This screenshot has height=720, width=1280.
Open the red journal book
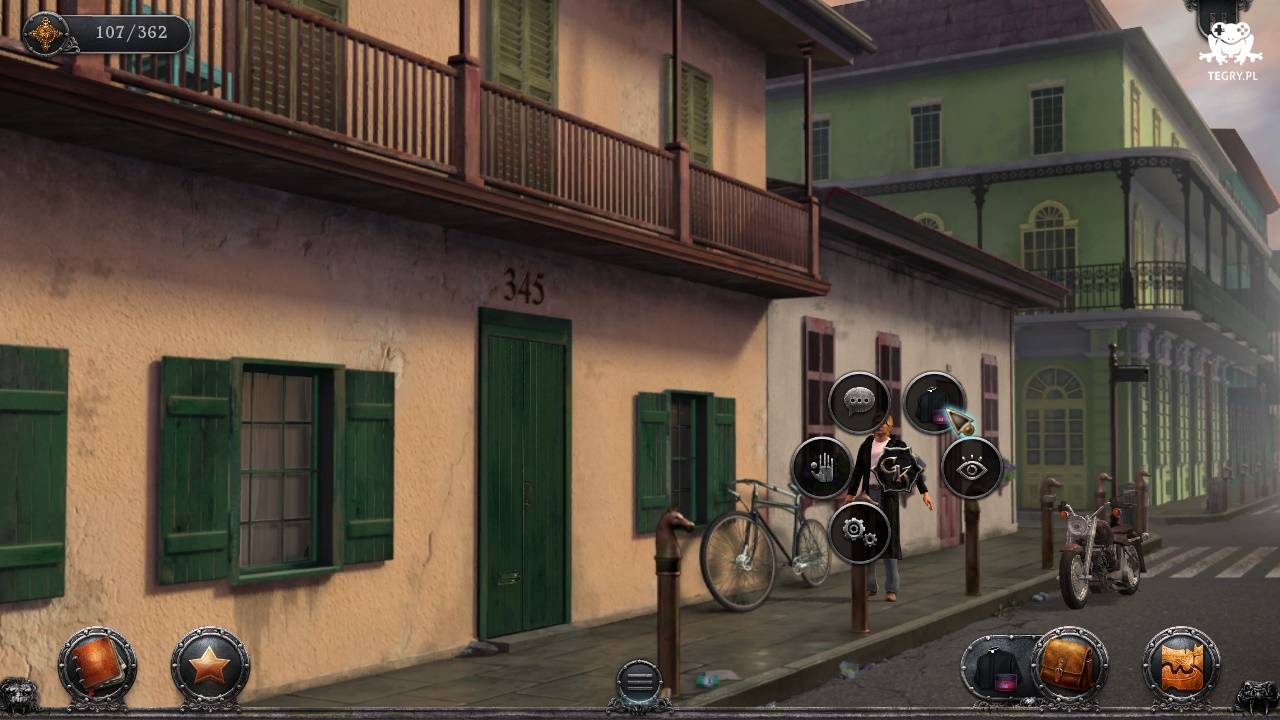tap(97, 665)
